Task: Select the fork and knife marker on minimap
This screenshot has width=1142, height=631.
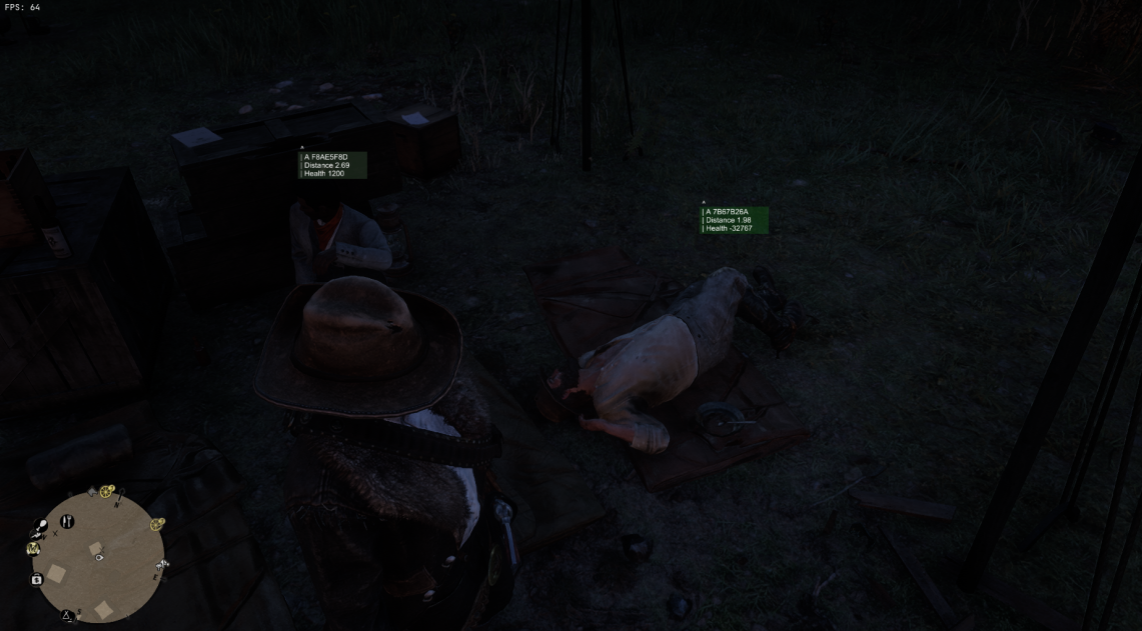Action: (x=68, y=521)
